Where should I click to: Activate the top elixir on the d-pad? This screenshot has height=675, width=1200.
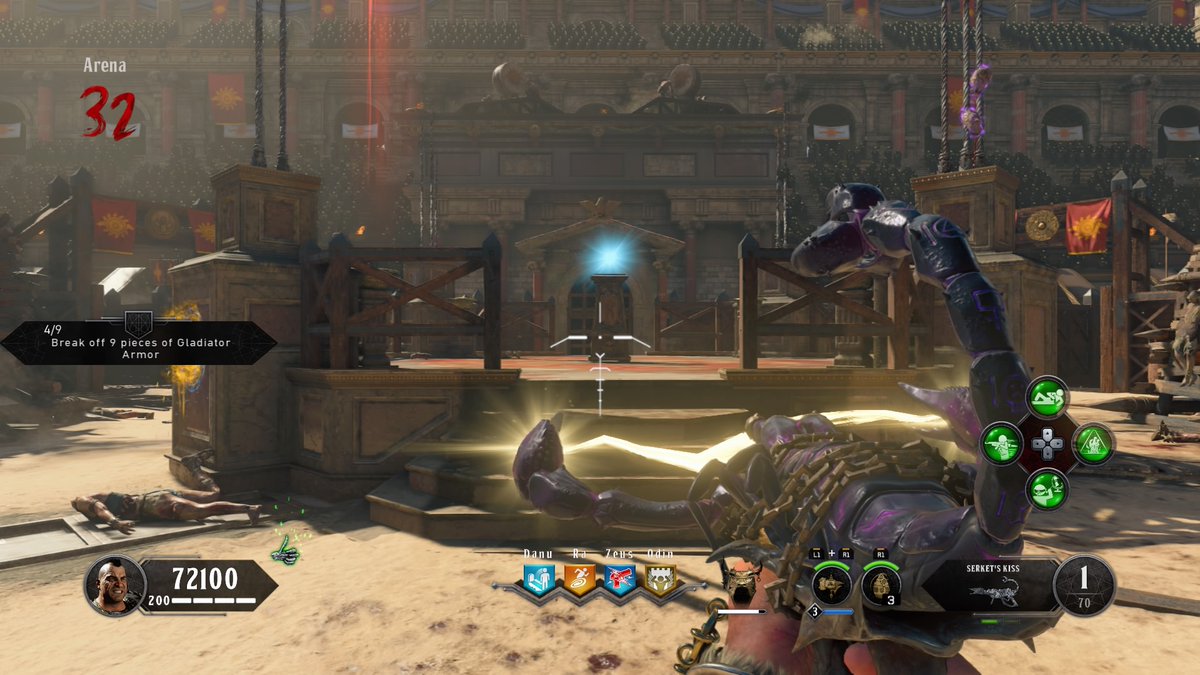1048,397
